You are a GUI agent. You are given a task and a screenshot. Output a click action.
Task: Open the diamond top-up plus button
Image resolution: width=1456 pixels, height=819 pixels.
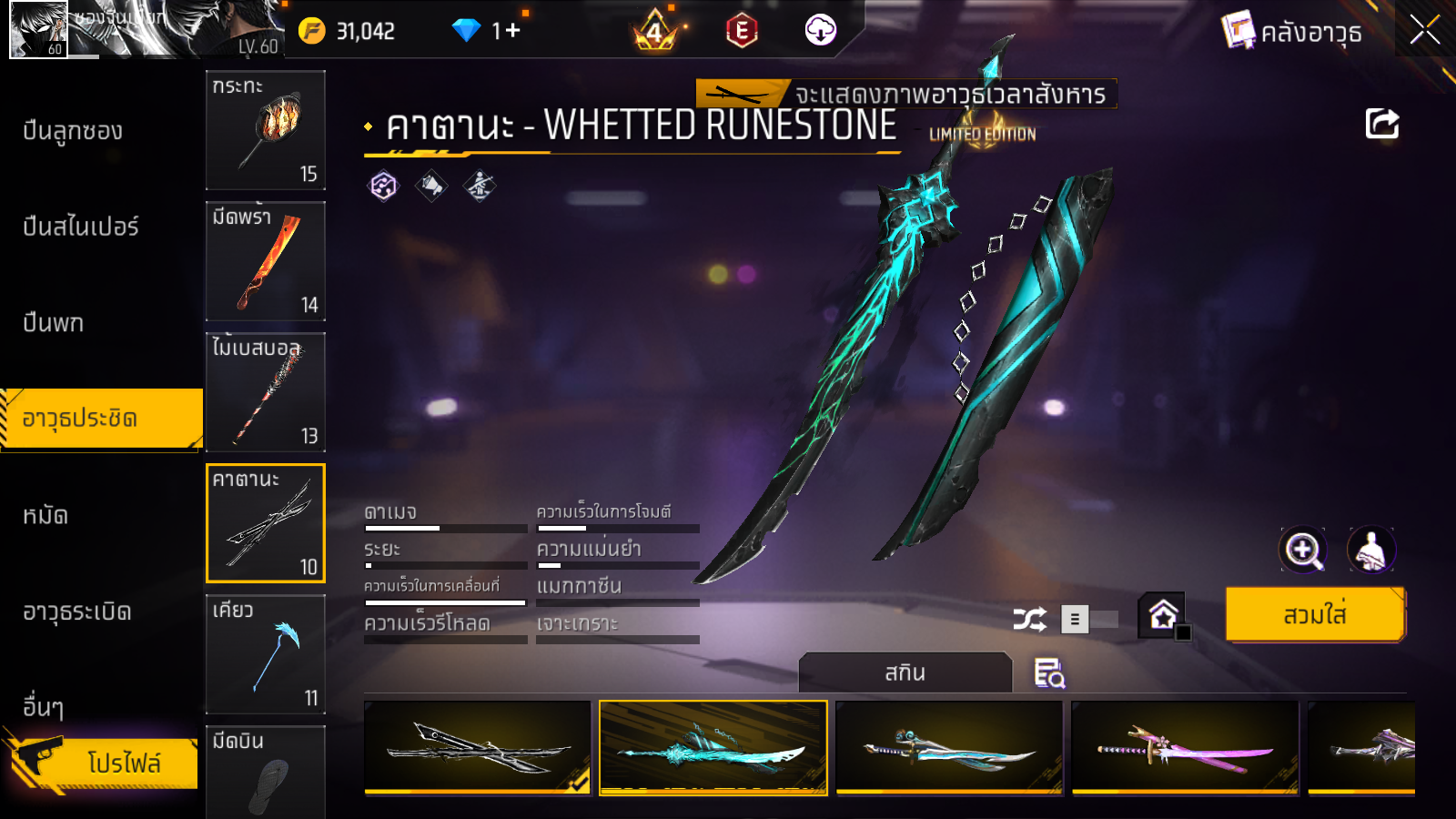512,31
